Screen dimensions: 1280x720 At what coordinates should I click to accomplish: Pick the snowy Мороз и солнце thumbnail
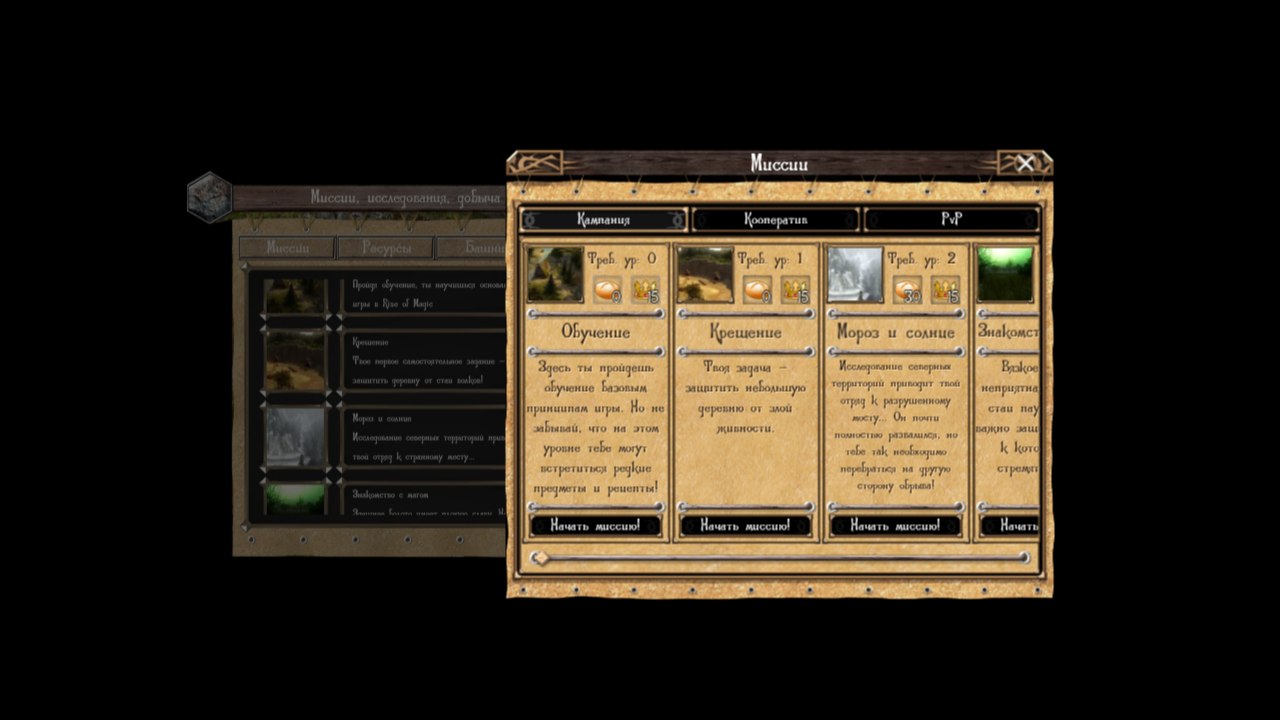(x=855, y=275)
